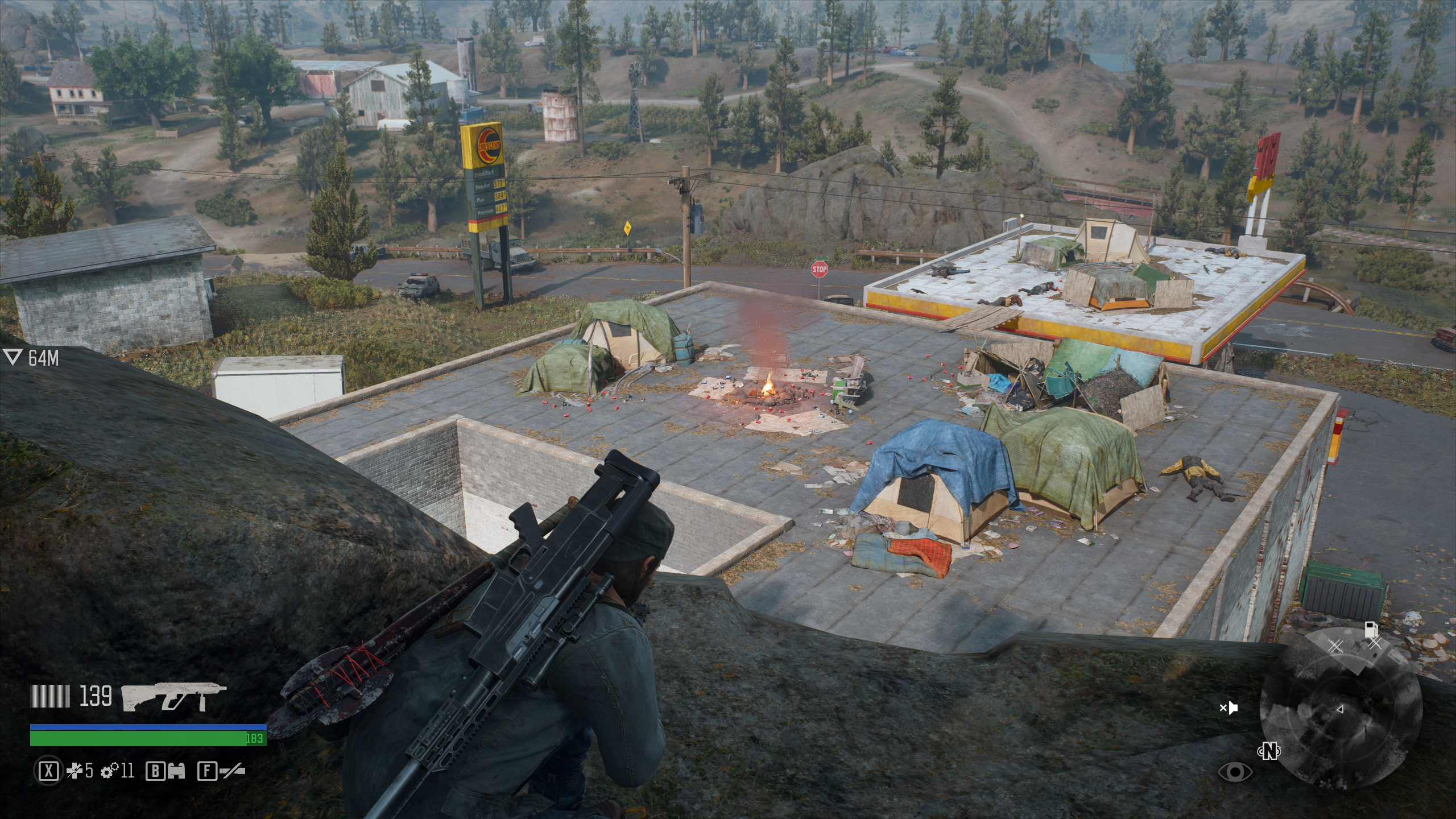Click the scrap gears resource icon
1456x819 pixels.
(109, 771)
